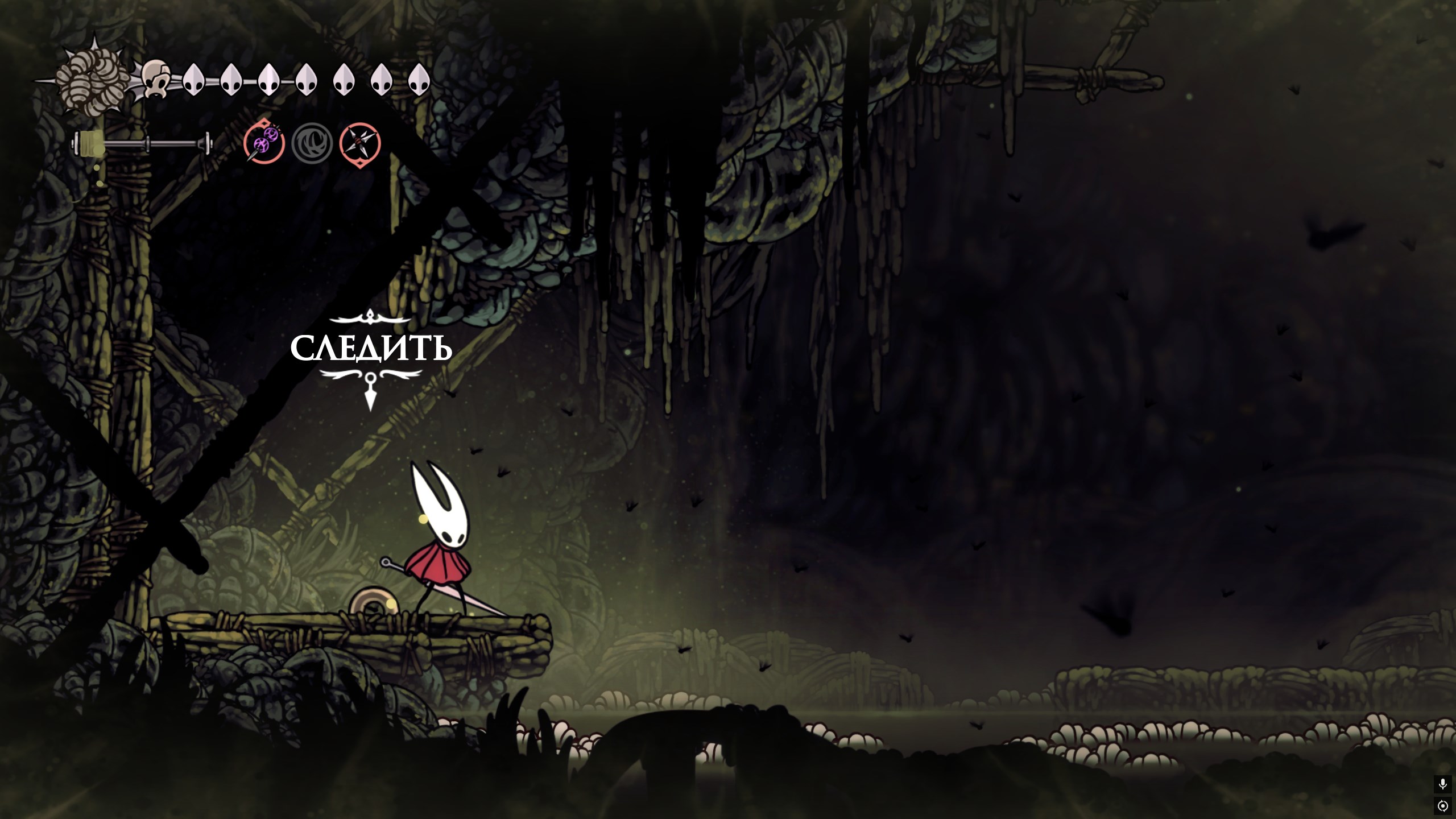This screenshot has height=819, width=1456.
Task: Toggle the microphone overlay icon
Action: point(1442,784)
